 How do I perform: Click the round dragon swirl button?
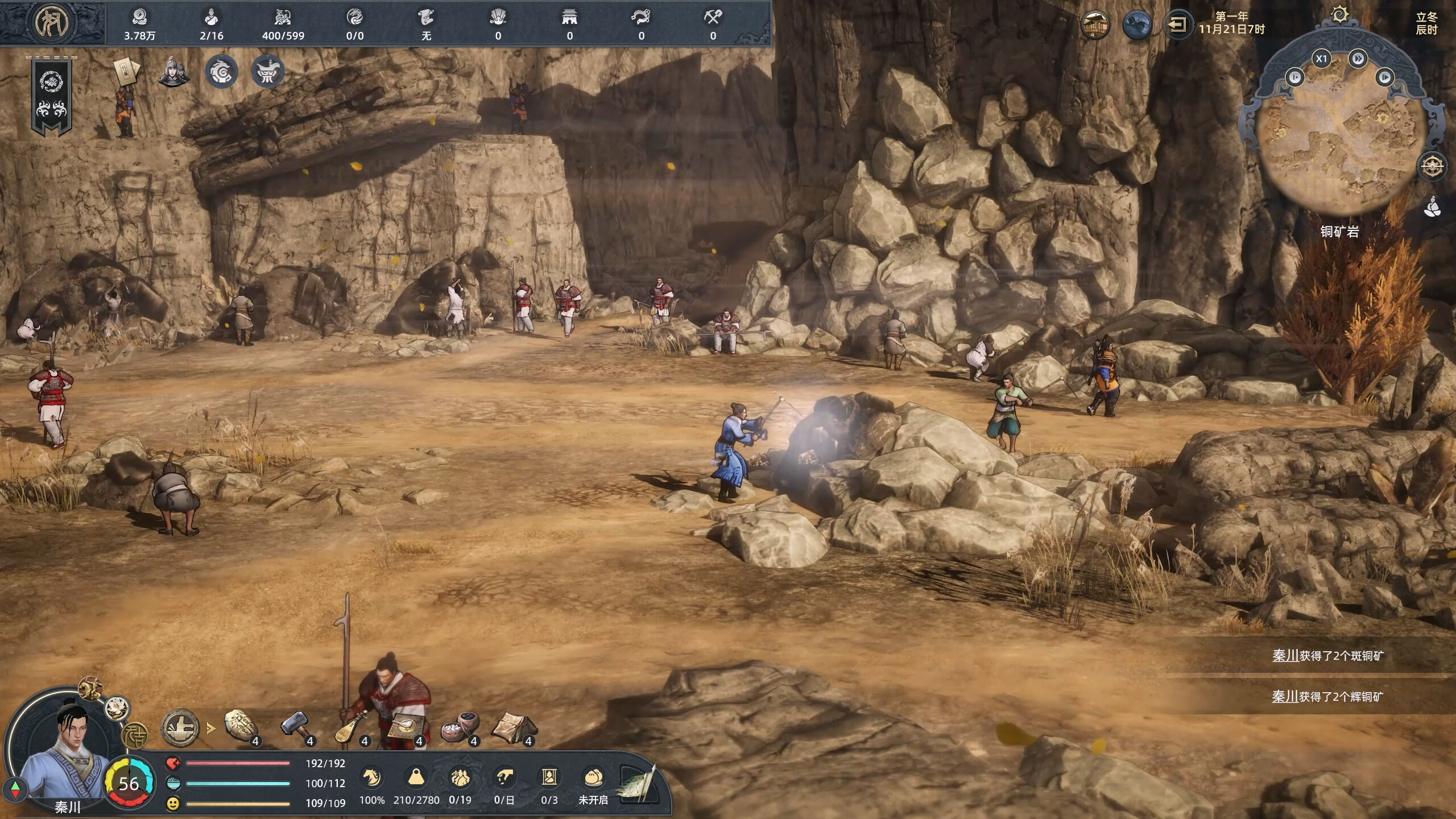[221, 72]
